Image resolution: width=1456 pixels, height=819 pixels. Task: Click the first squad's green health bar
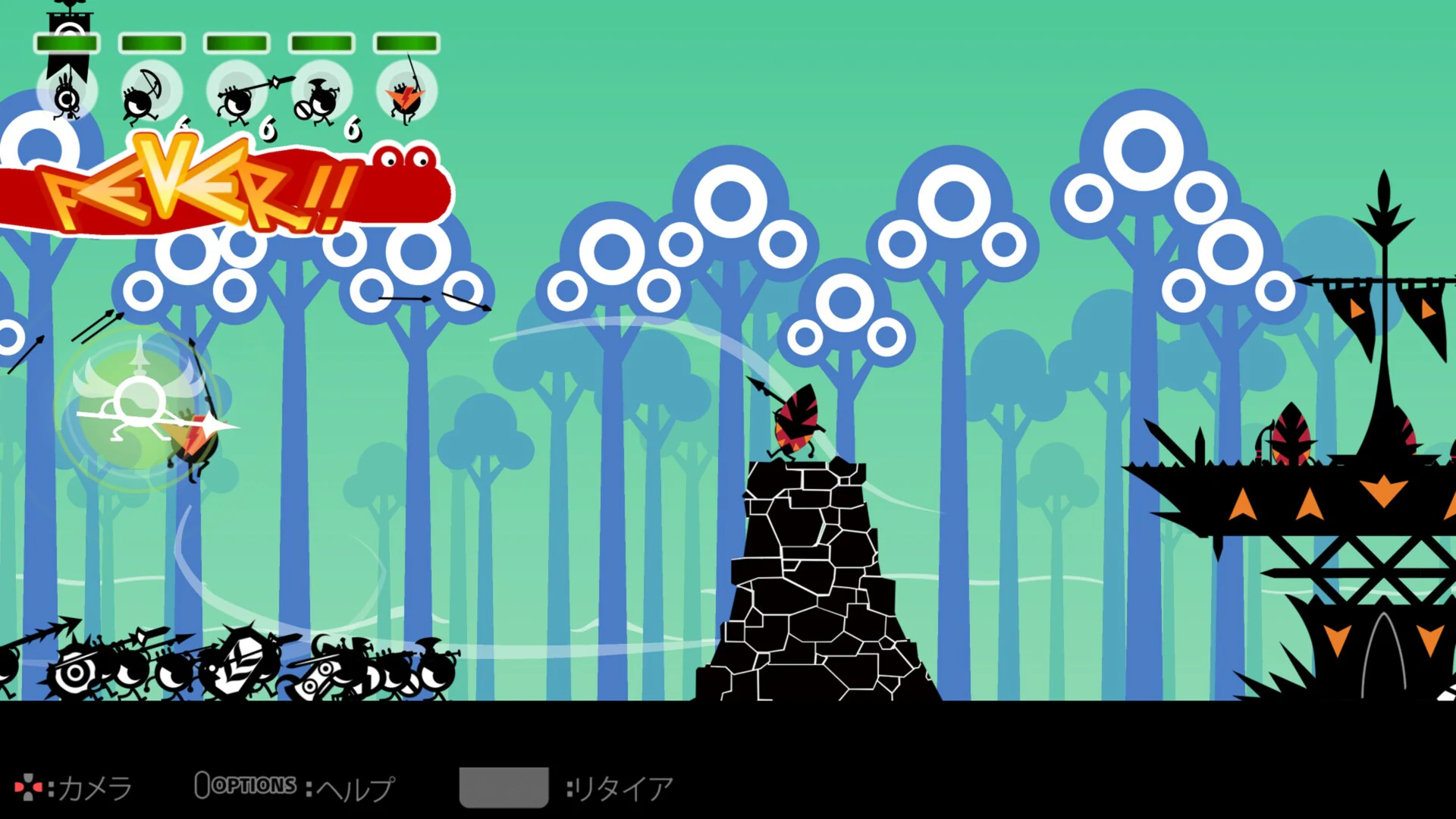67,43
